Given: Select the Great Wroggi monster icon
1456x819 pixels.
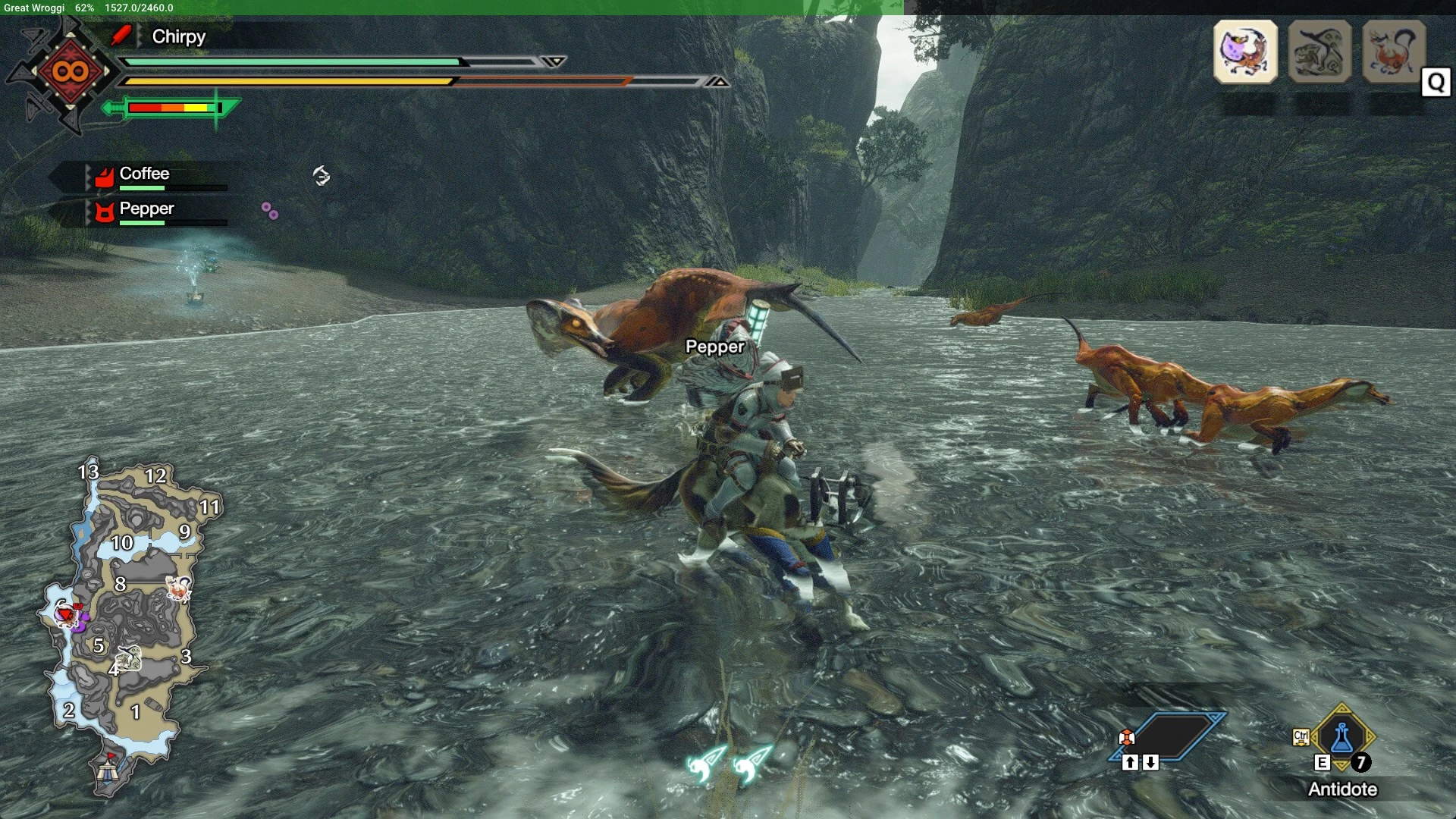Looking at the screenshot, I should tap(1245, 52).
